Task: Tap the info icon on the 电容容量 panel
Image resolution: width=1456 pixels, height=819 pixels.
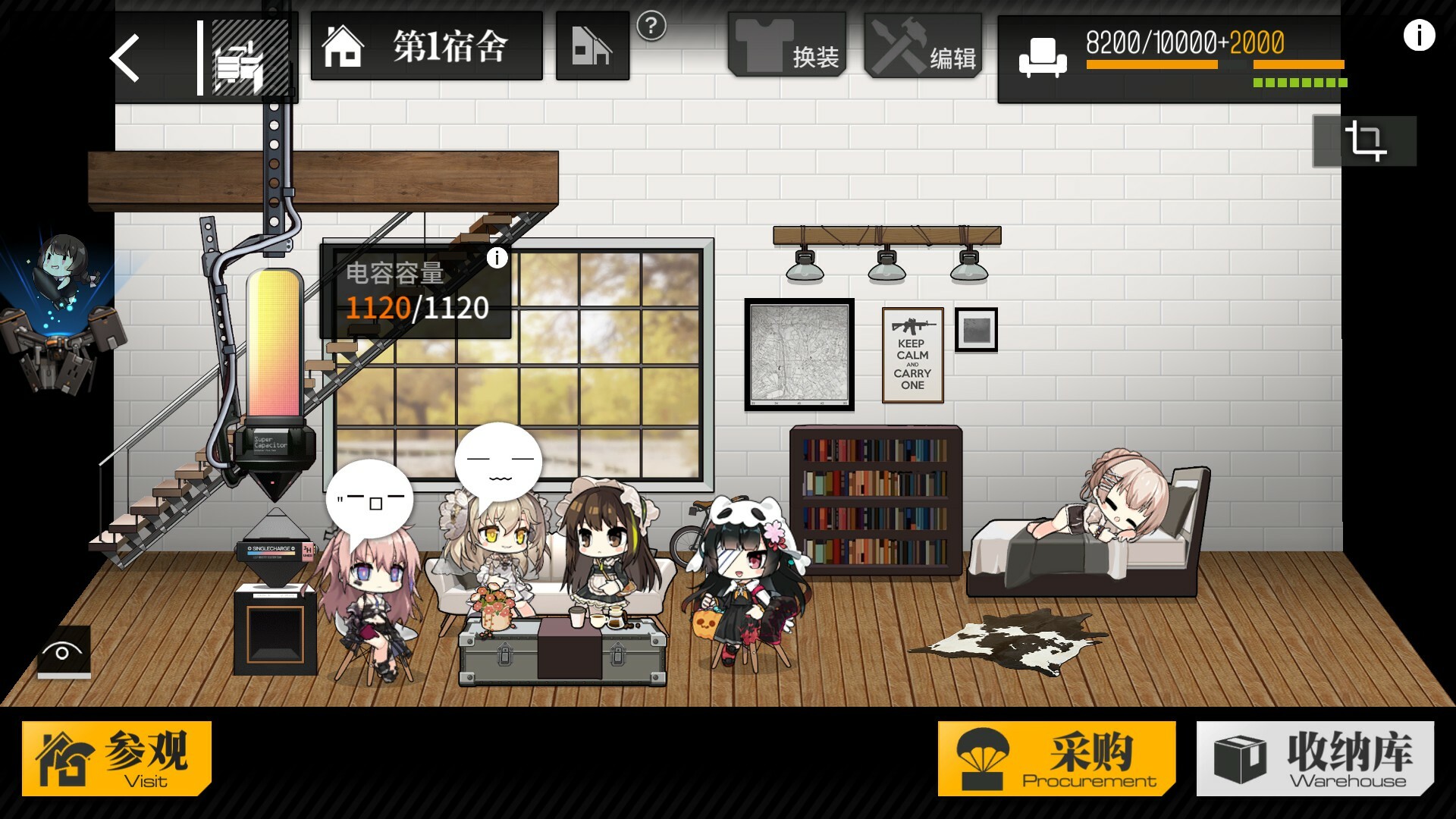Action: click(497, 259)
